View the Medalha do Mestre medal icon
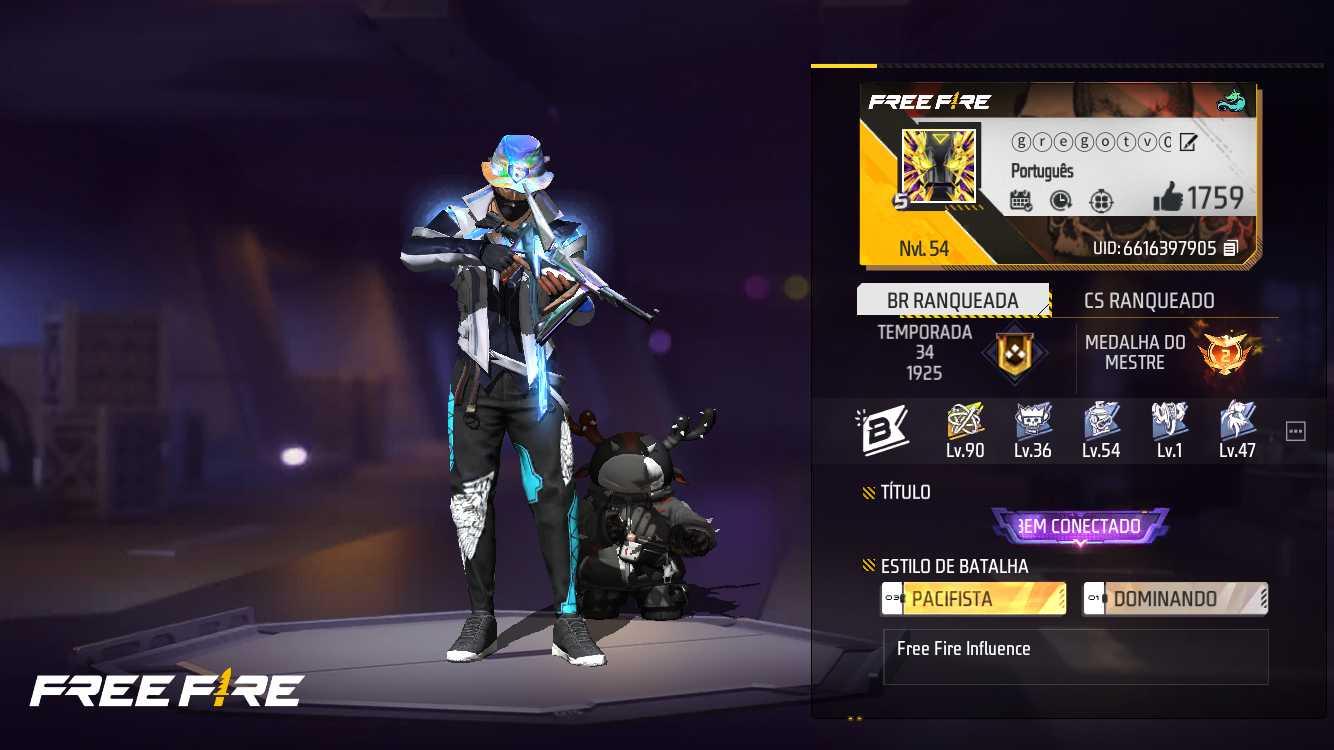1334x750 pixels. click(1227, 355)
